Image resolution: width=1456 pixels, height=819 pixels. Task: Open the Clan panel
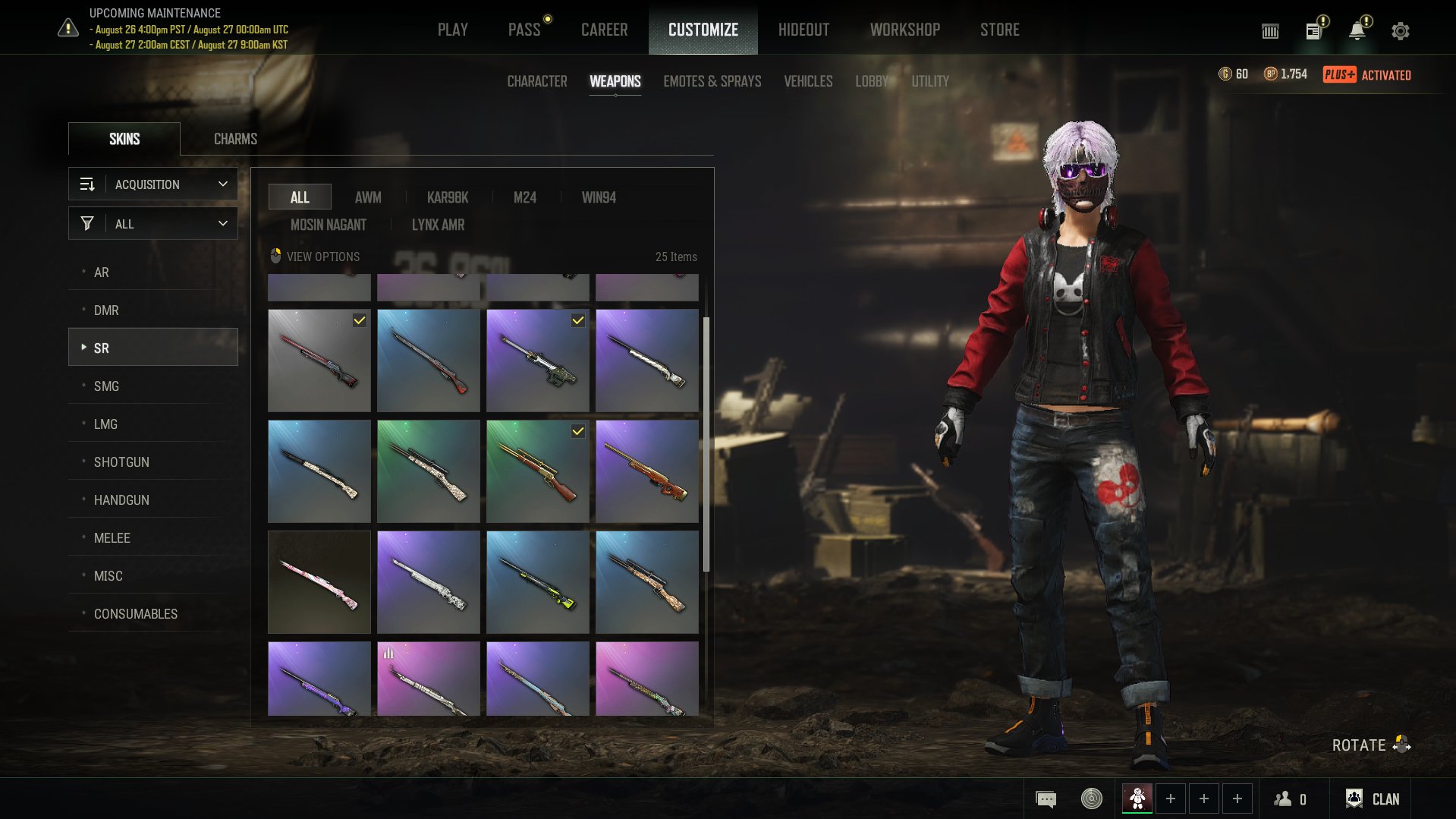(1373, 799)
